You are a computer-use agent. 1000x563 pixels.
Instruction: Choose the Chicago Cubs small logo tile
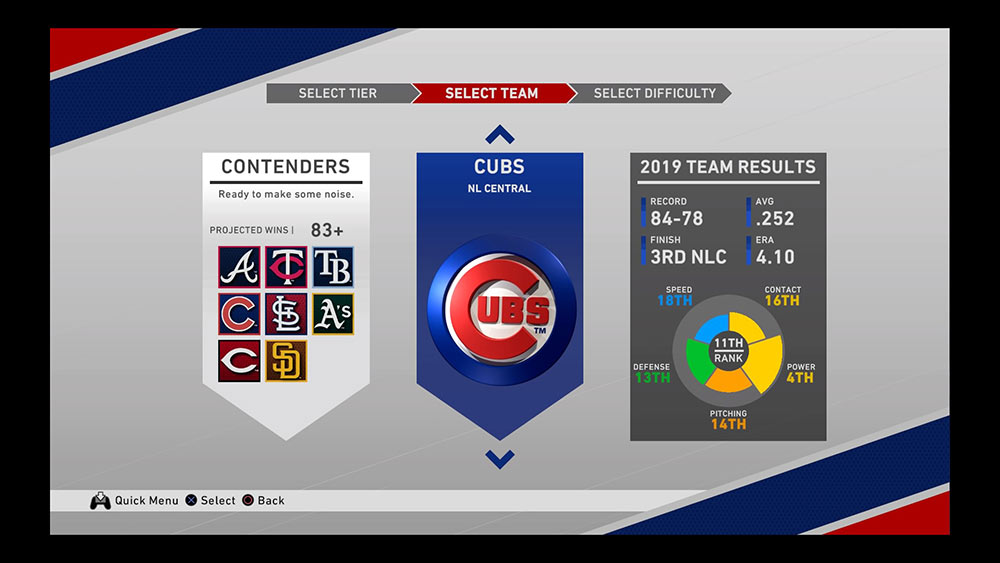(x=240, y=314)
